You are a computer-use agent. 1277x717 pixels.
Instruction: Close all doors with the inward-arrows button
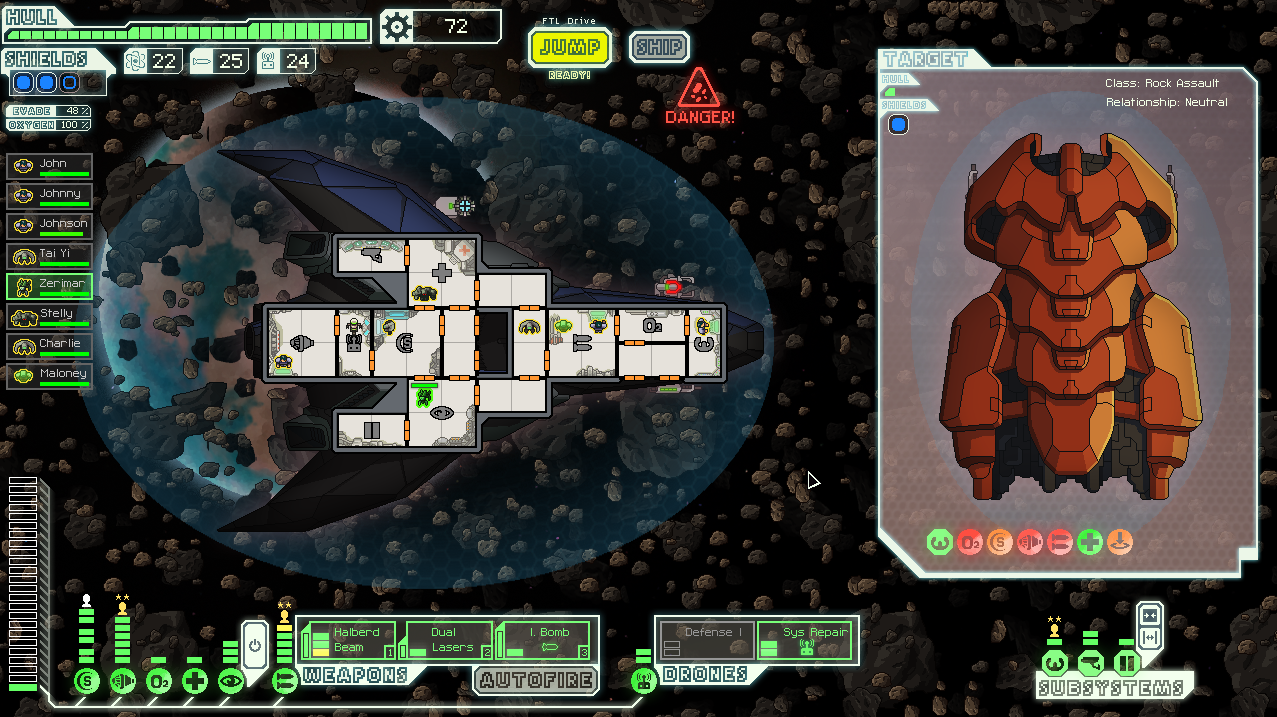(x=1150, y=616)
